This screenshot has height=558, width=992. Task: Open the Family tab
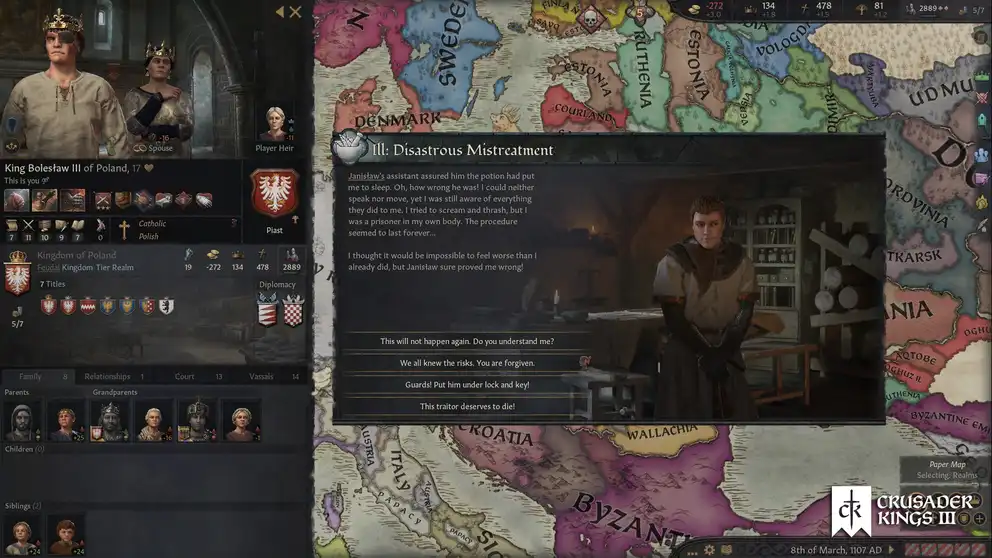pos(30,376)
